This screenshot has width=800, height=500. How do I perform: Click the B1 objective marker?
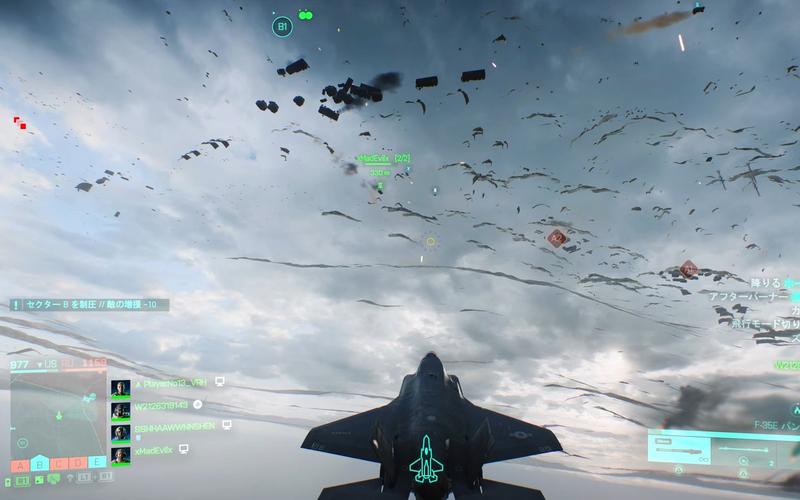[x=282, y=27]
